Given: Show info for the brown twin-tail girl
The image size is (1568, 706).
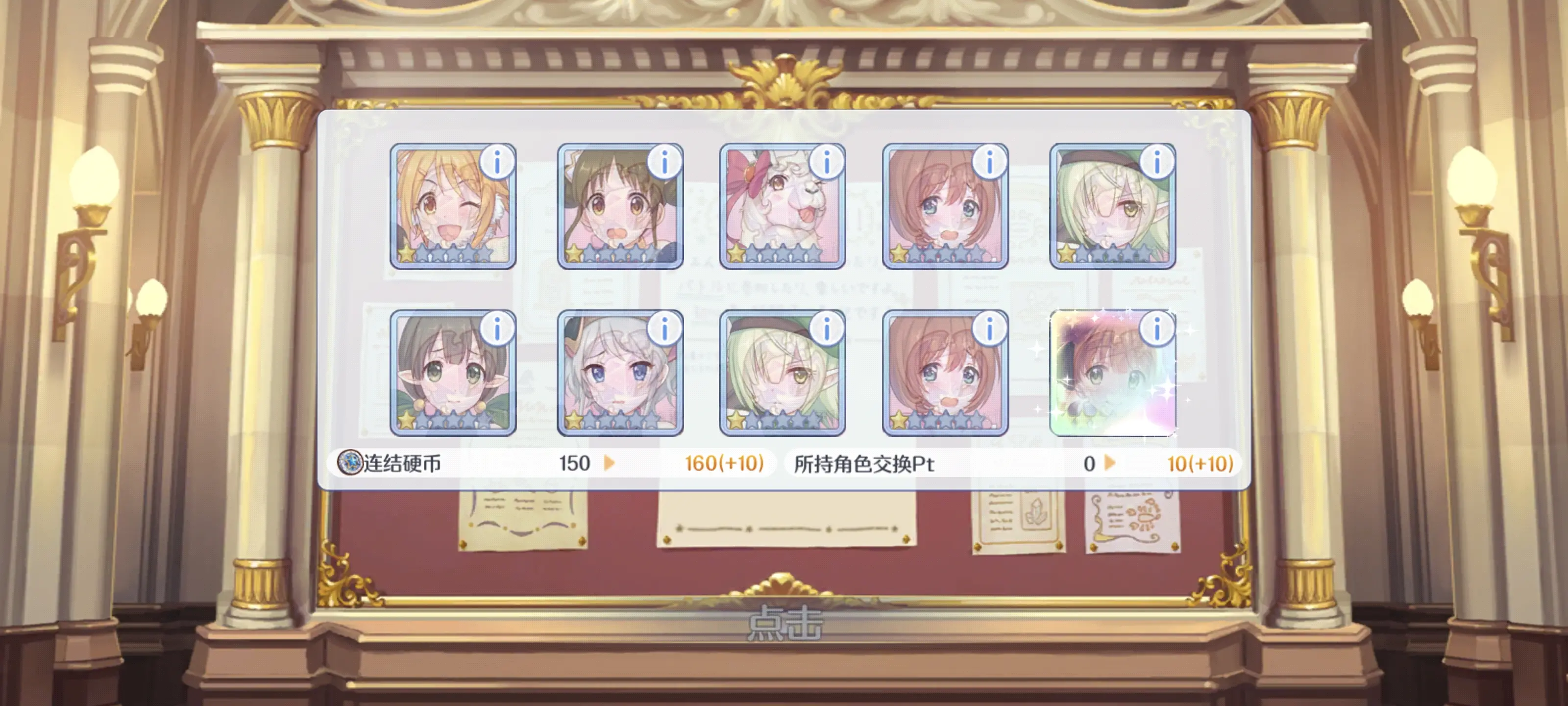Looking at the screenshot, I should coord(664,163).
